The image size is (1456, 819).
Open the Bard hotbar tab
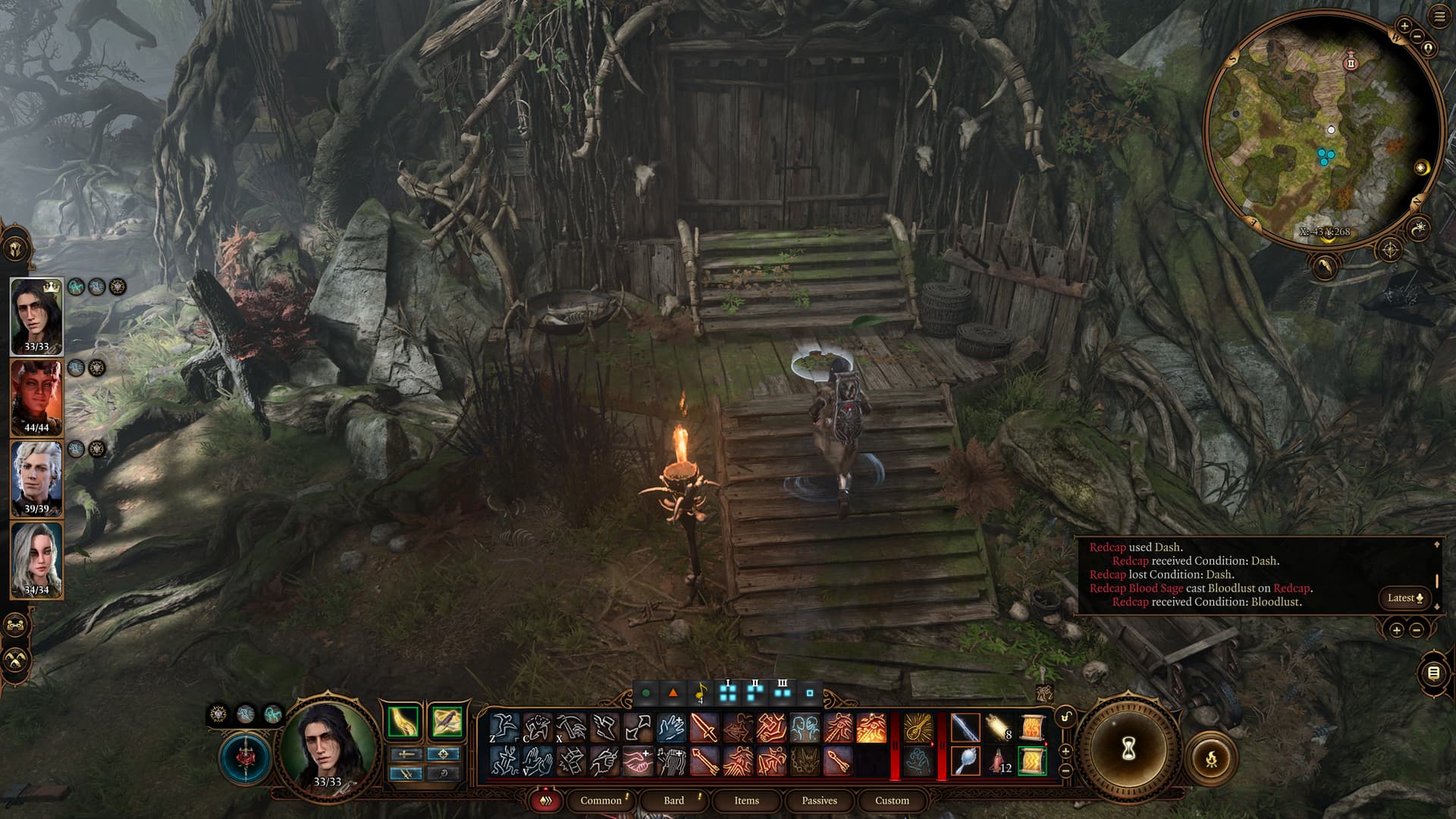(x=673, y=800)
